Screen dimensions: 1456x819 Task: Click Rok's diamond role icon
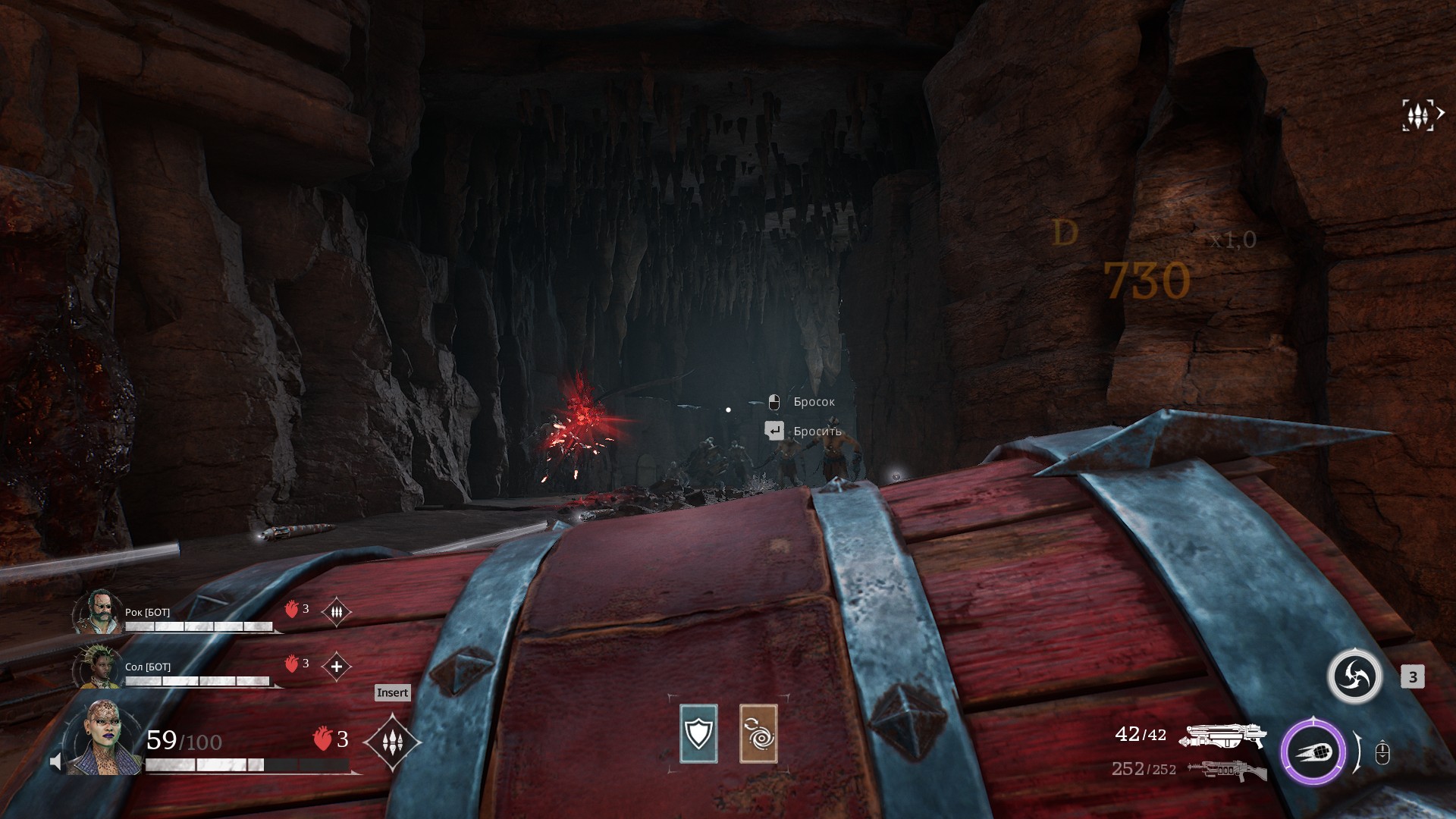coord(336,610)
